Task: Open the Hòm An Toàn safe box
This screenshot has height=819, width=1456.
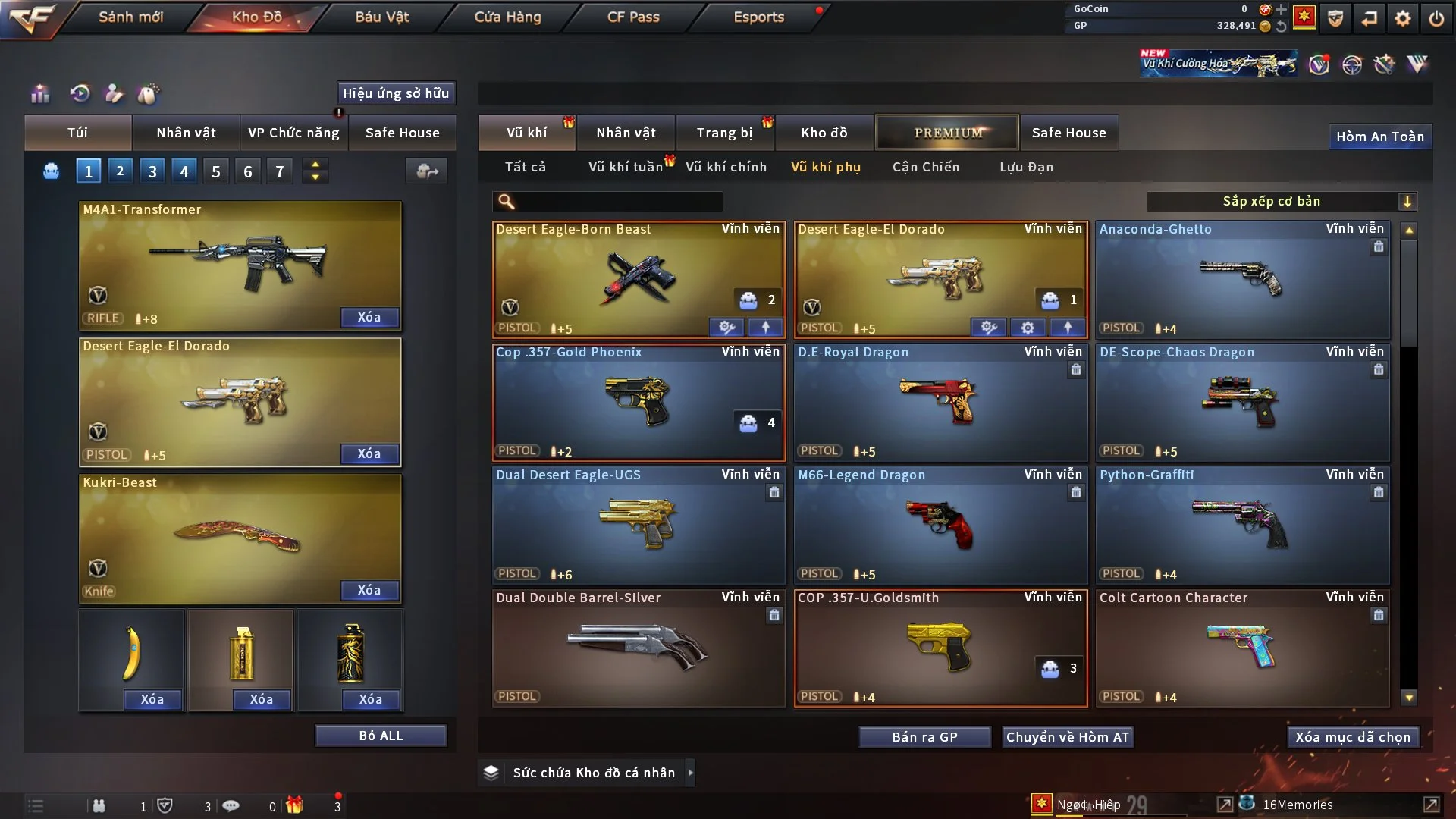Action: [1379, 136]
